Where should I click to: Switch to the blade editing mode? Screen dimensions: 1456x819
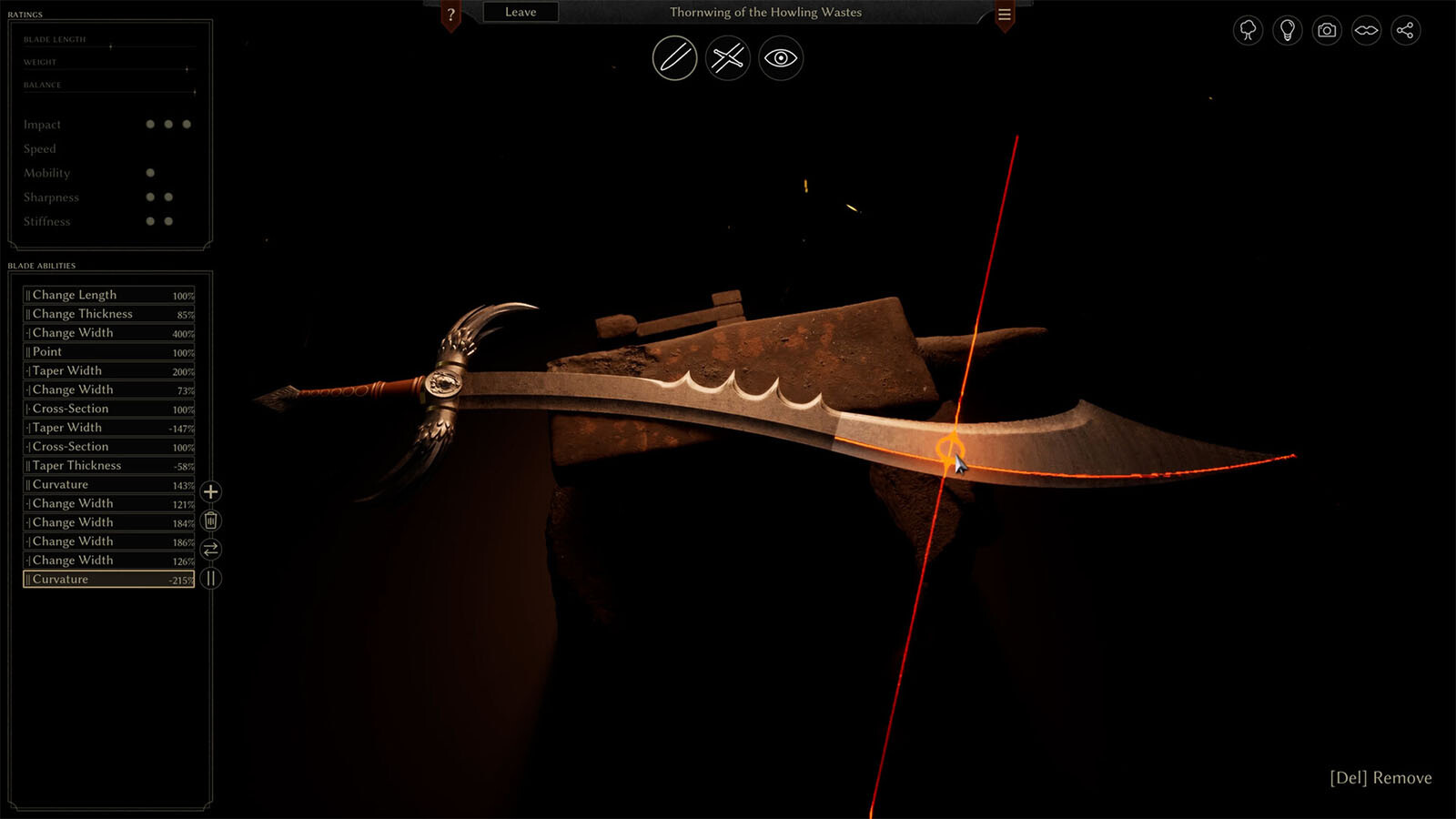674,58
